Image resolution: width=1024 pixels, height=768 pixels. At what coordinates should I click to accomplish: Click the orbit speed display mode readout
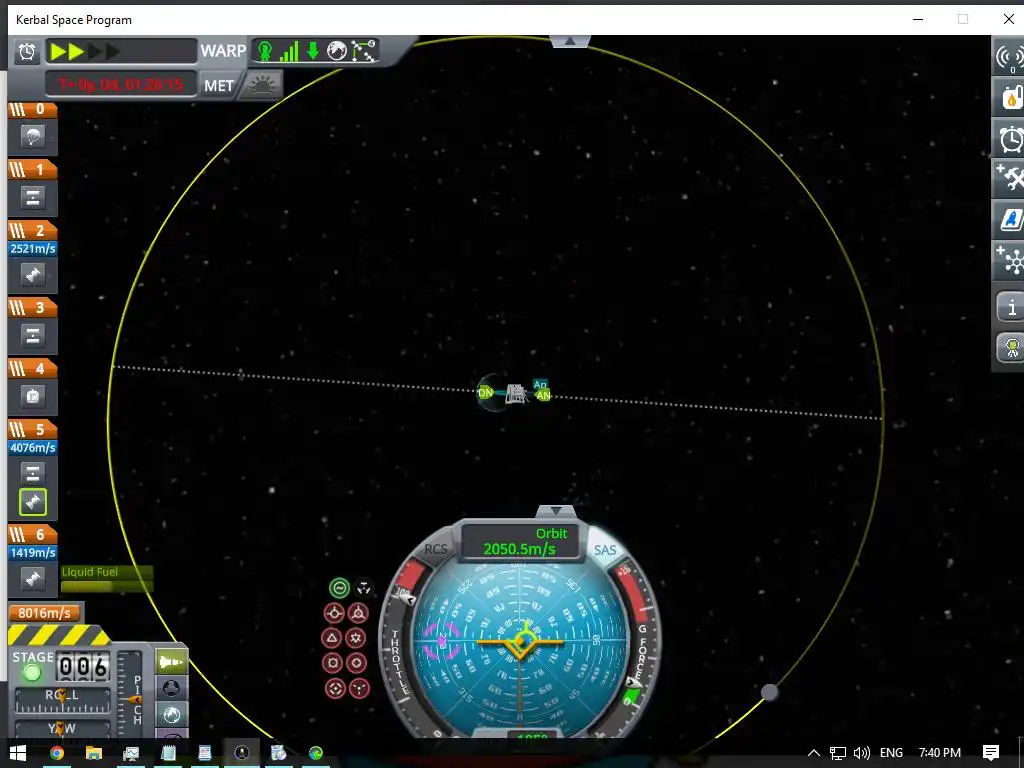click(x=520, y=541)
